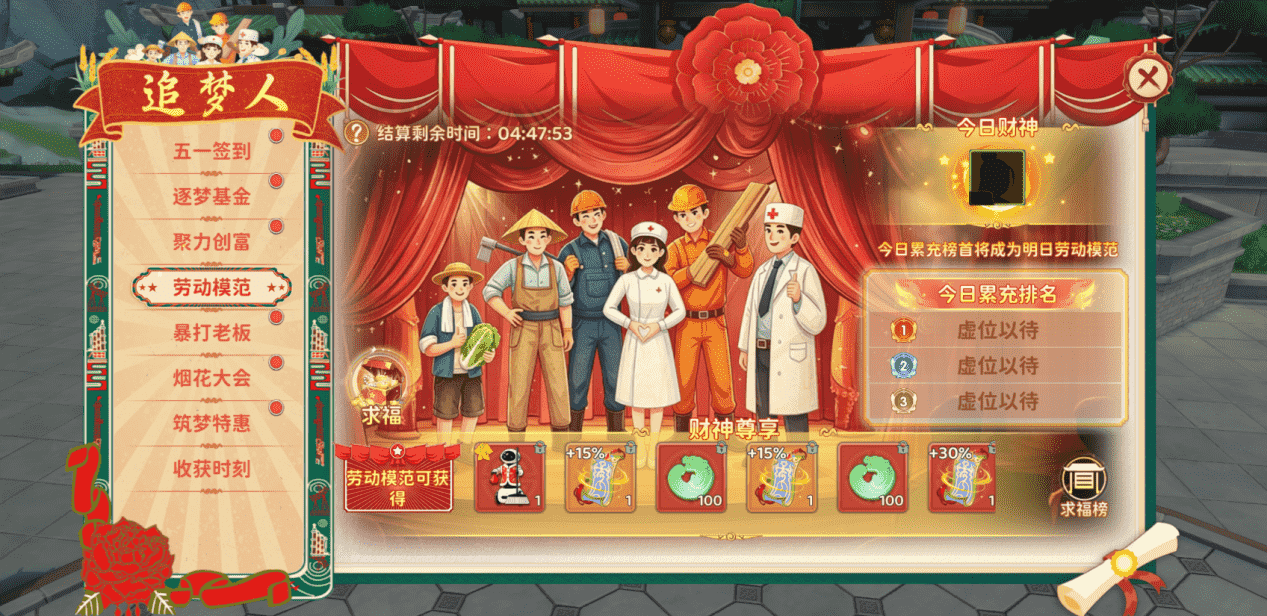
Task: Switch to the 收获时刻 tab
Action: (x=211, y=469)
